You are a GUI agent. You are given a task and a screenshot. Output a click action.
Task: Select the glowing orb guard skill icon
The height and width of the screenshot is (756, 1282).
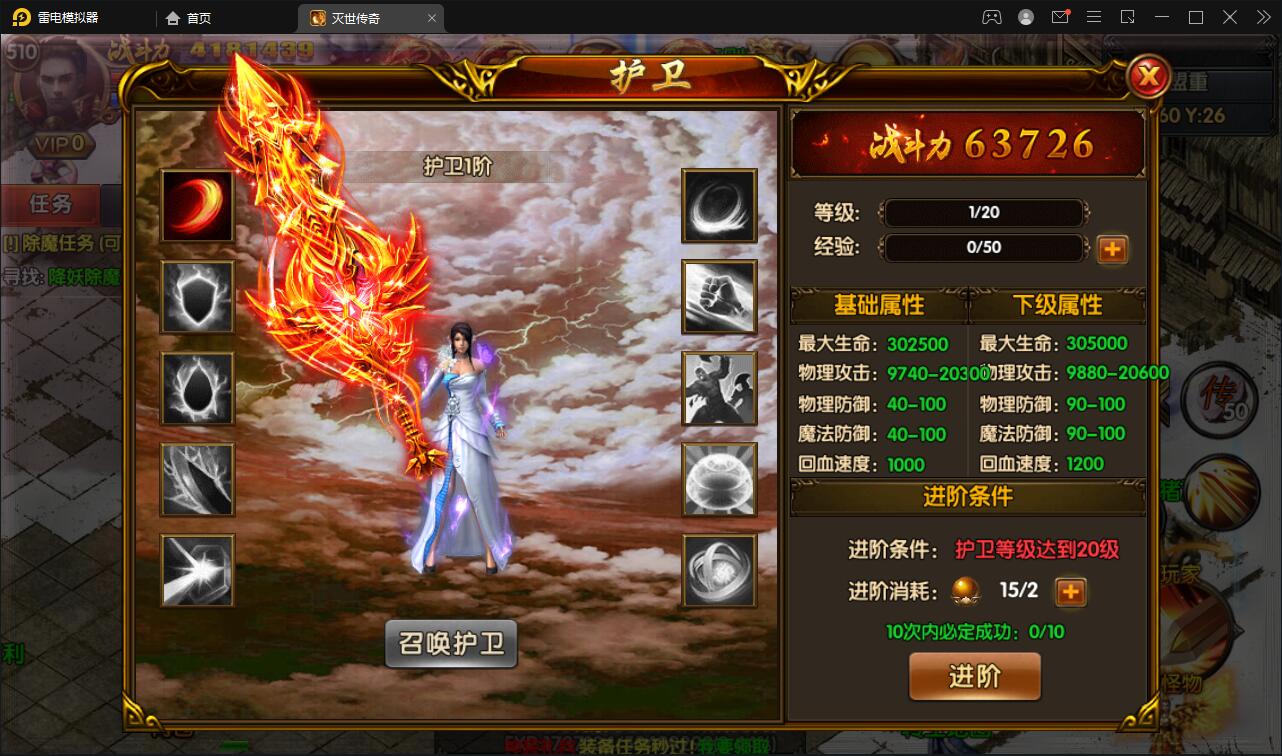(719, 480)
